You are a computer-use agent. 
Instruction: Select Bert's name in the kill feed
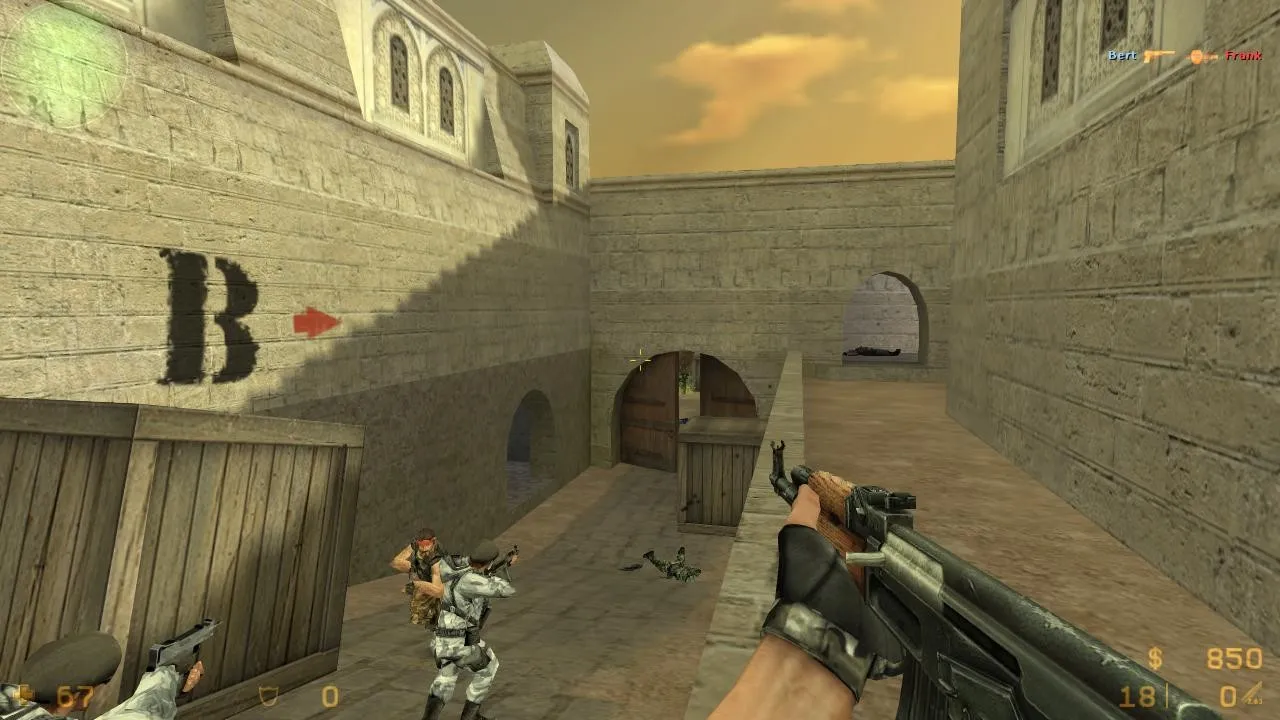point(1122,55)
